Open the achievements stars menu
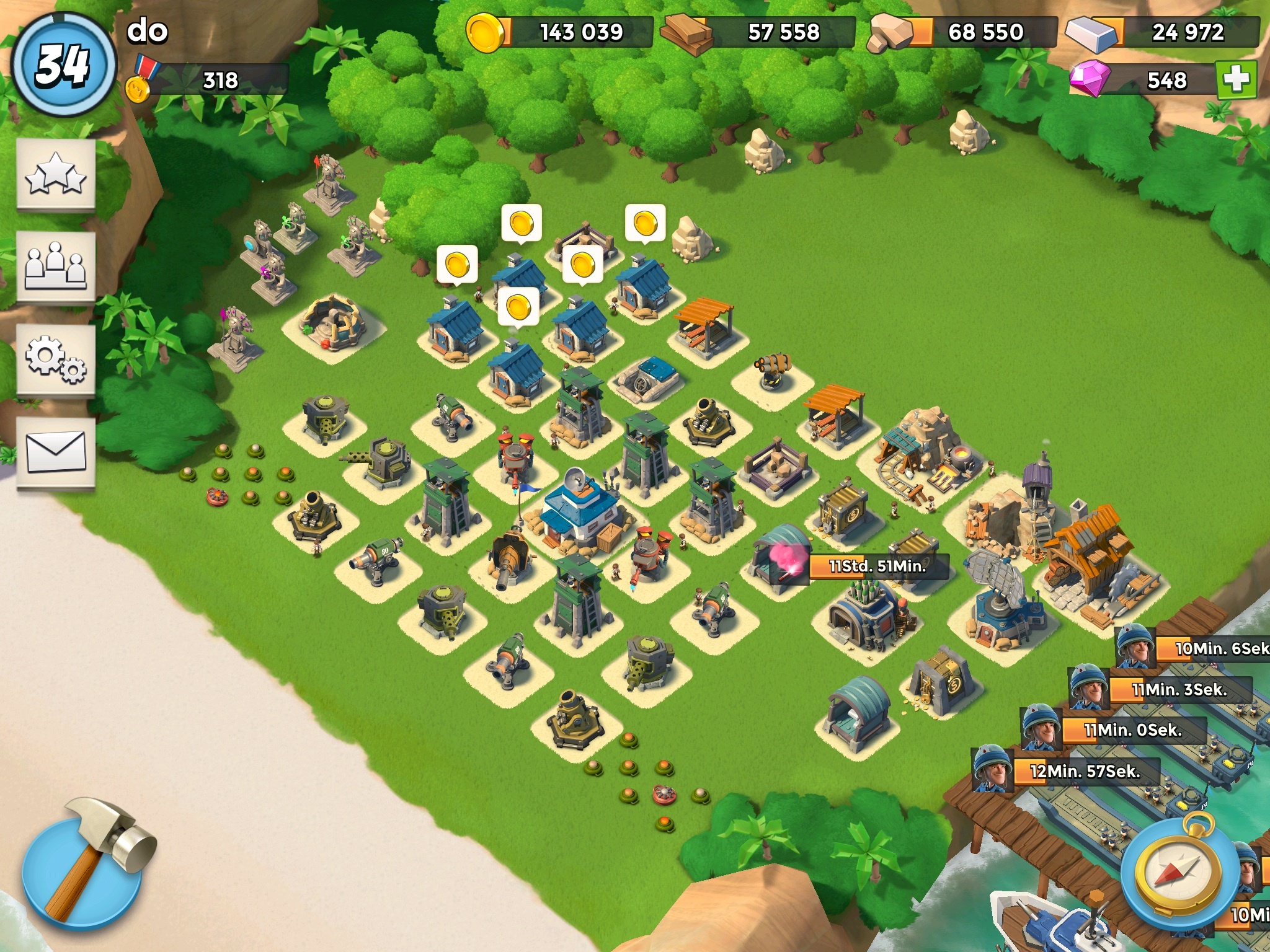 tap(56, 175)
